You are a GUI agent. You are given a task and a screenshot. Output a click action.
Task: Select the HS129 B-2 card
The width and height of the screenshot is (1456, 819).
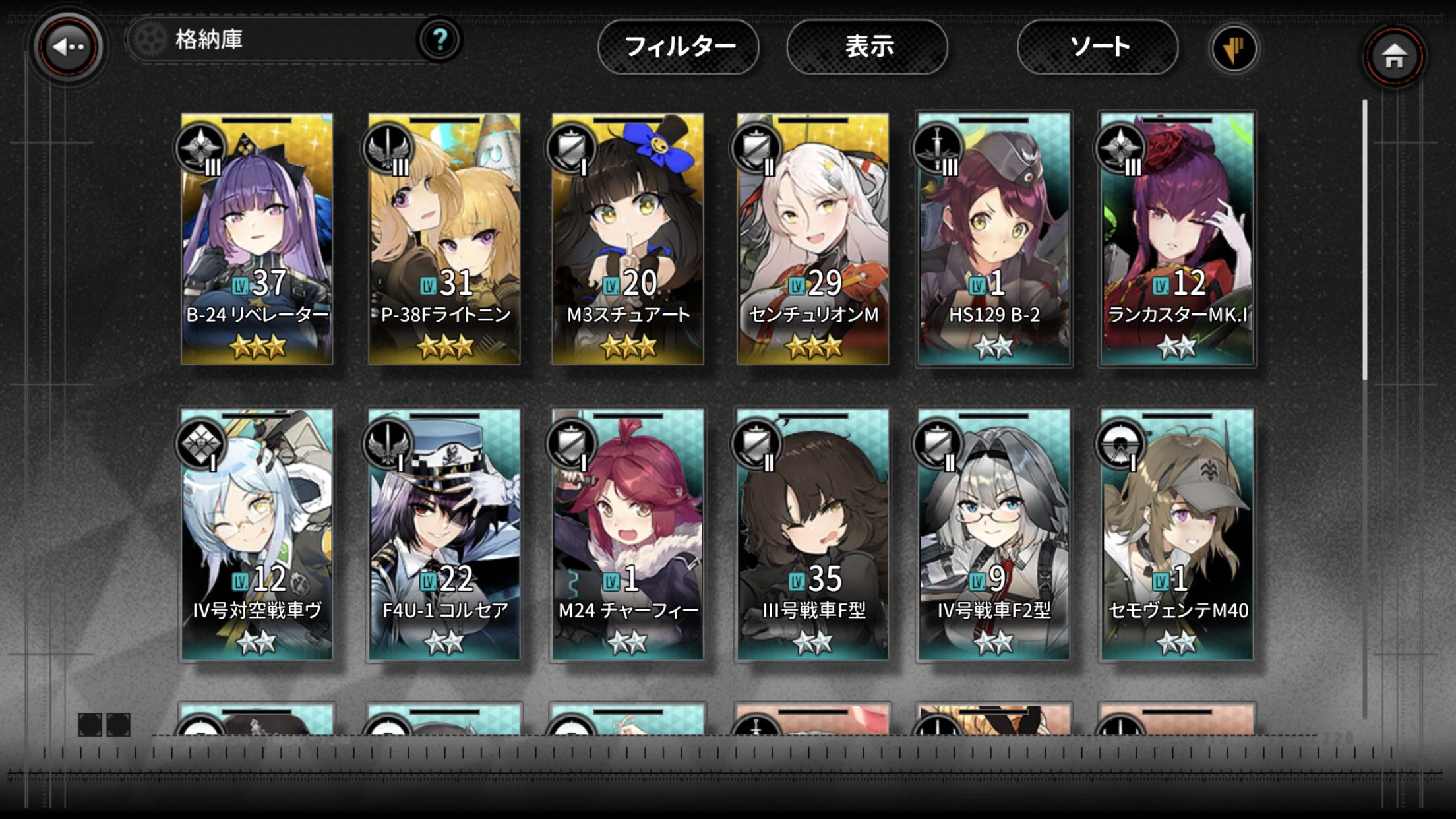pos(994,239)
